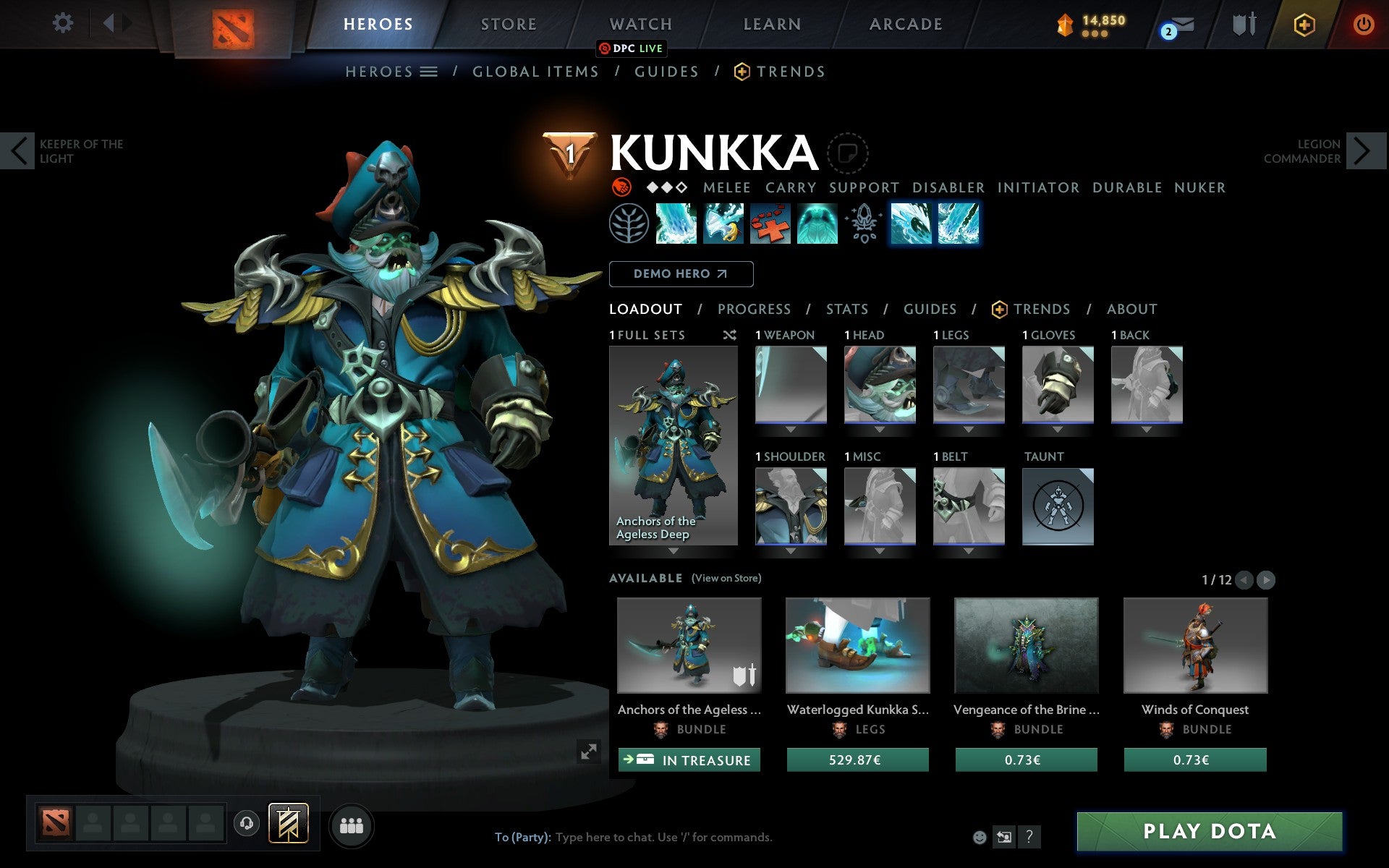Select the Winds of Conquest bundle thumbnail
Screen dimensions: 1389x868
pyautogui.click(x=1195, y=646)
